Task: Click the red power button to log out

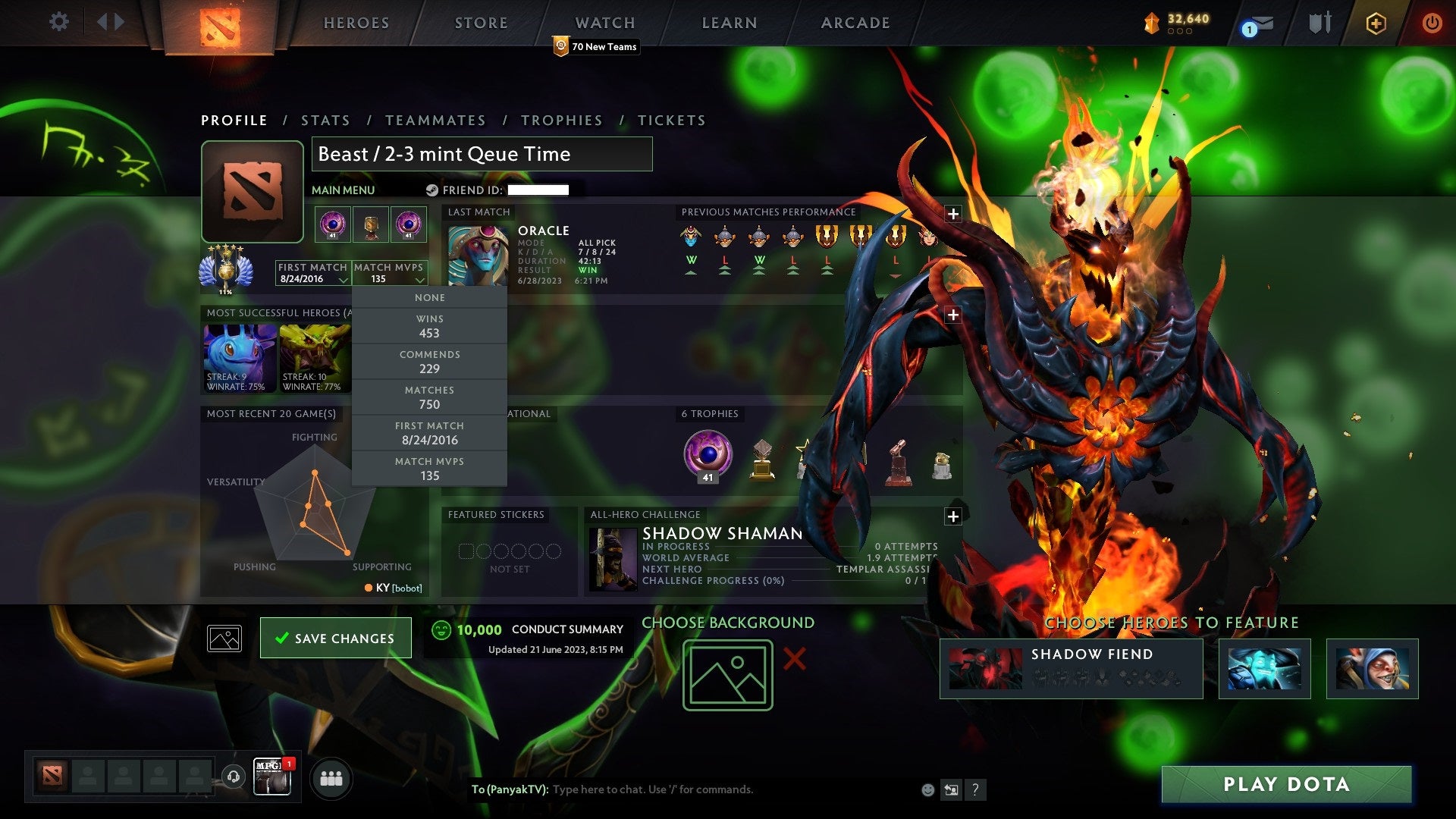Action: [1432, 24]
